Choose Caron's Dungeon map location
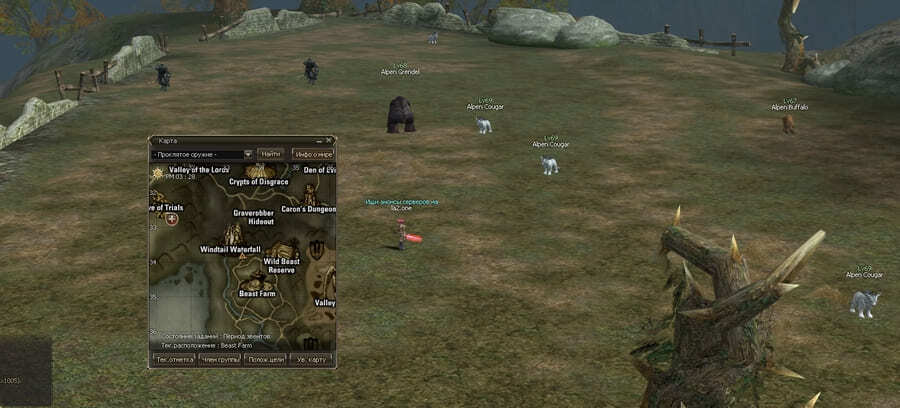 point(308,210)
